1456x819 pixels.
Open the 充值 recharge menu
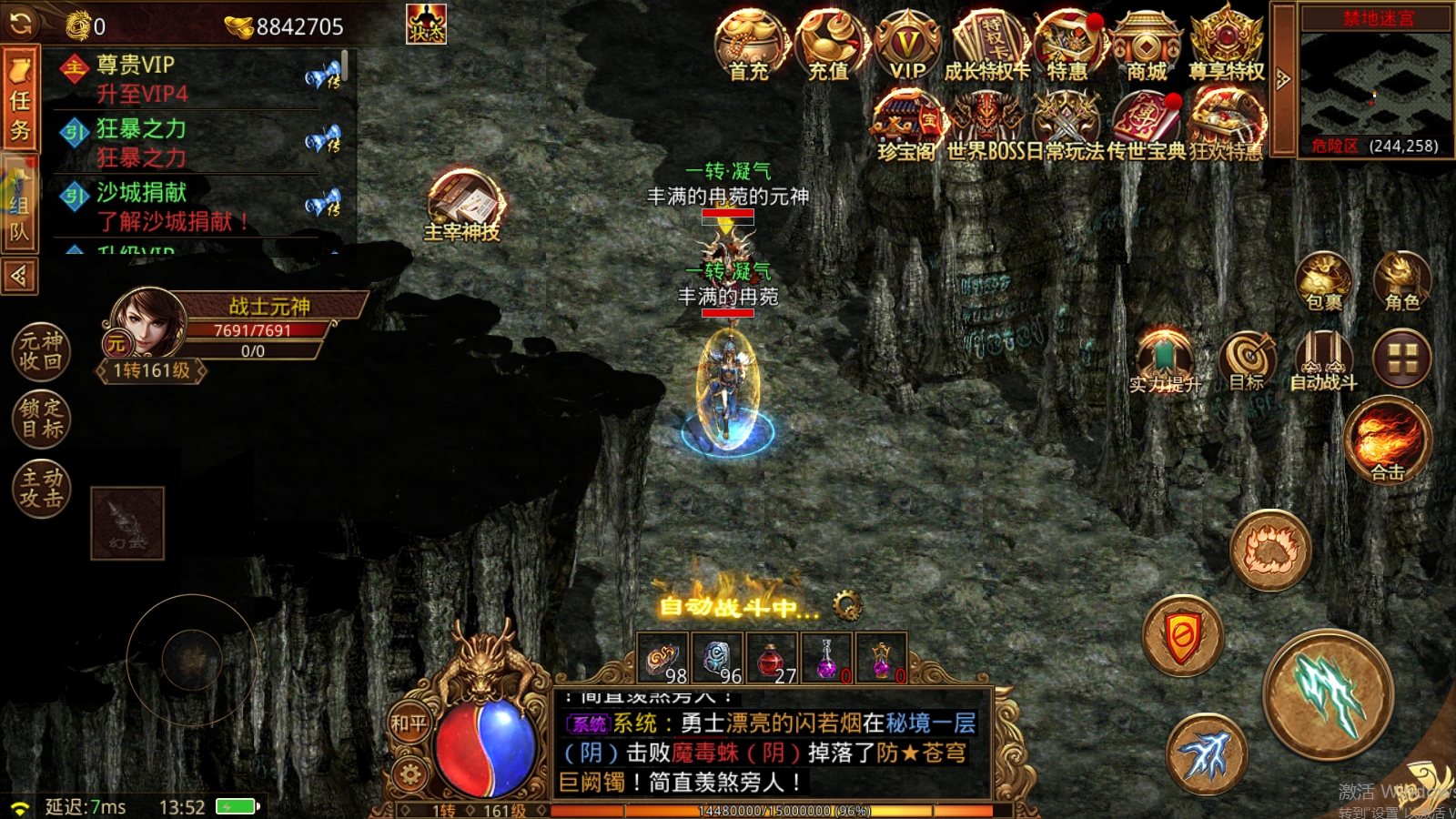tap(829, 45)
